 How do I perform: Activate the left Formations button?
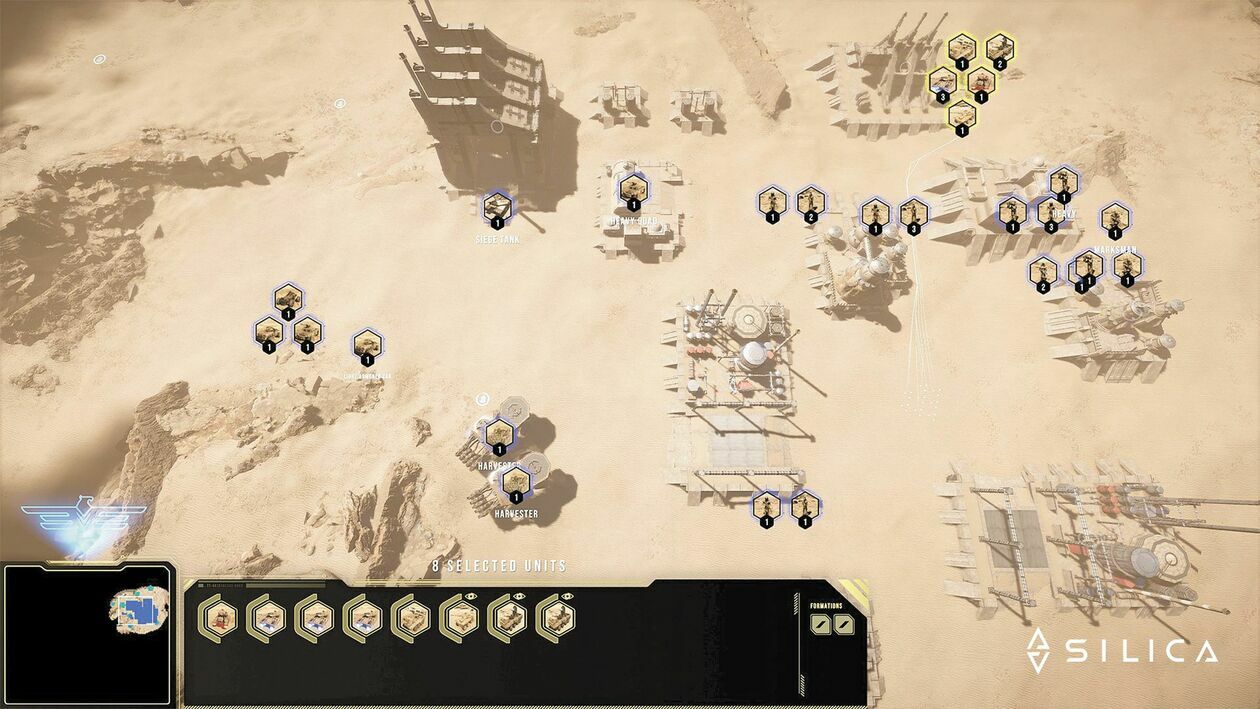coord(822,624)
